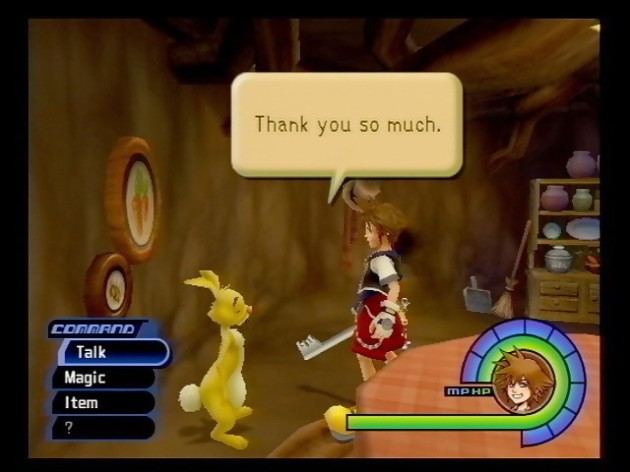The height and width of the screenshot is (472, 630).
Task: Choose the Magic command
Action: coord(100,378)
